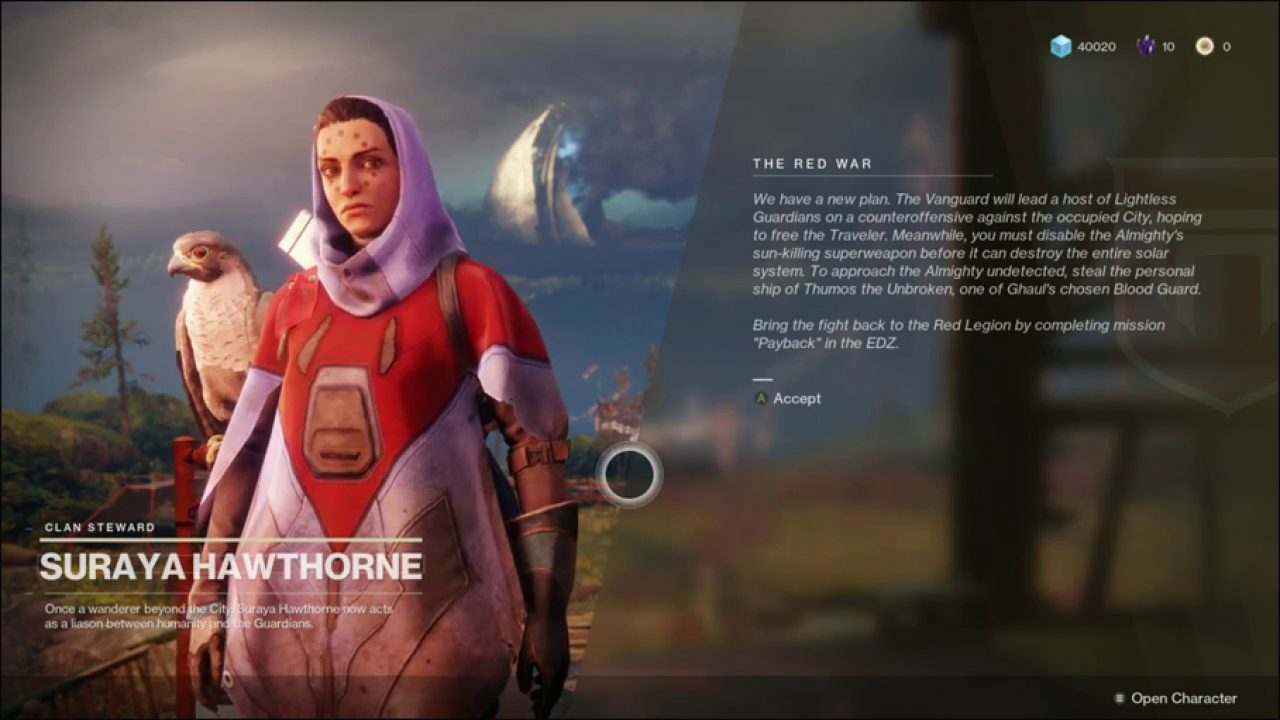Select the Legendary Shards crystal icon
The width and height of the screenshot is (1280, 720).
[x=1147, y=46]
